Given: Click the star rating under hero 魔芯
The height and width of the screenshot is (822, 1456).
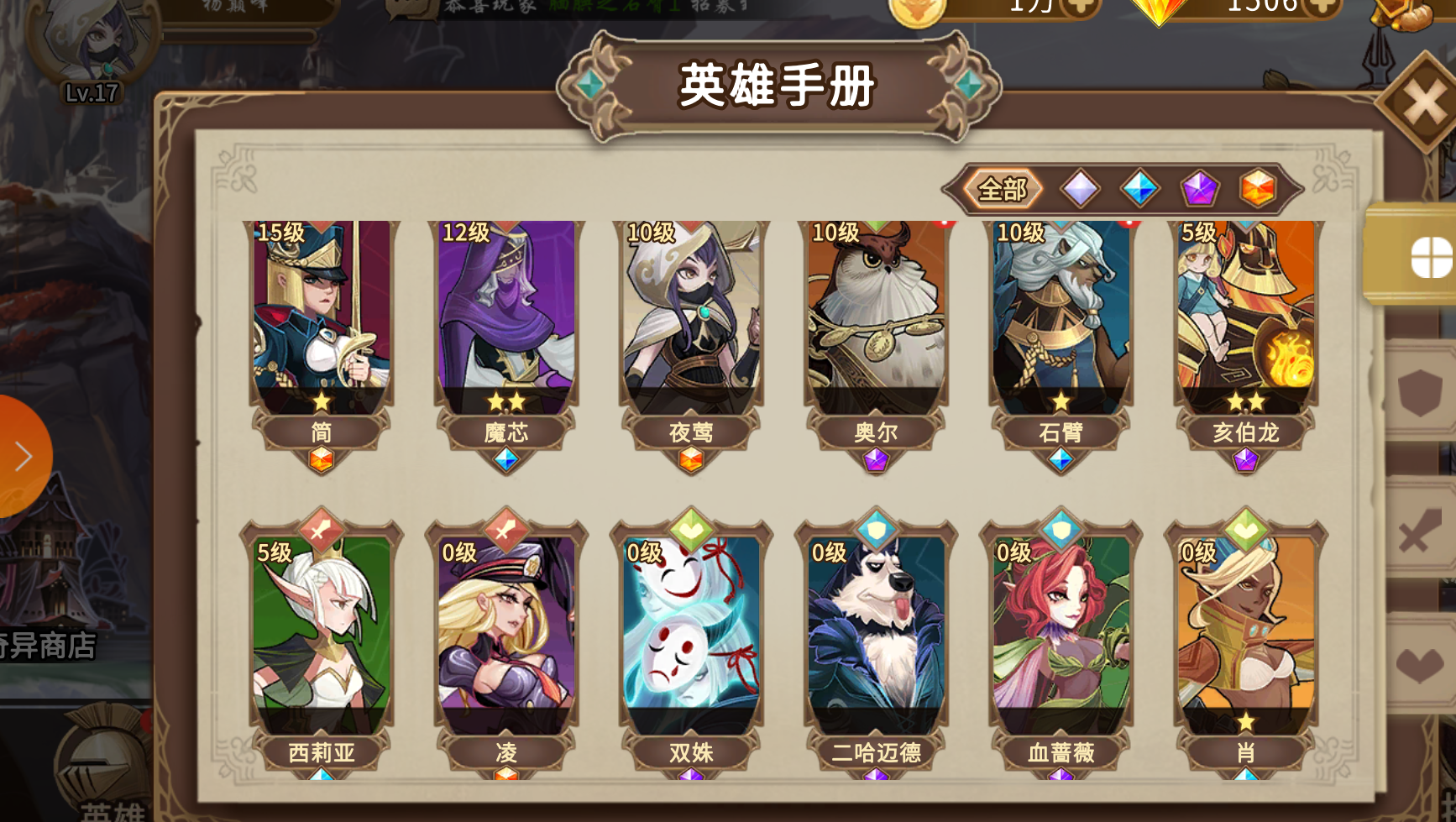Looking at the screenshot, I should [x=506, y=401].
